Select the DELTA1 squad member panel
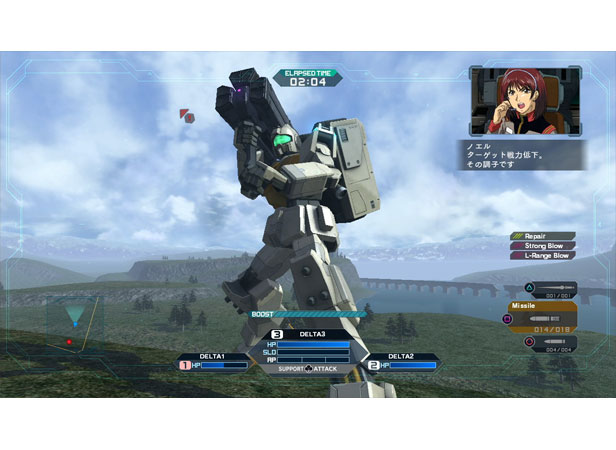Image resolution: width=616 pixels, height=450 pixels. pos(213,361)
